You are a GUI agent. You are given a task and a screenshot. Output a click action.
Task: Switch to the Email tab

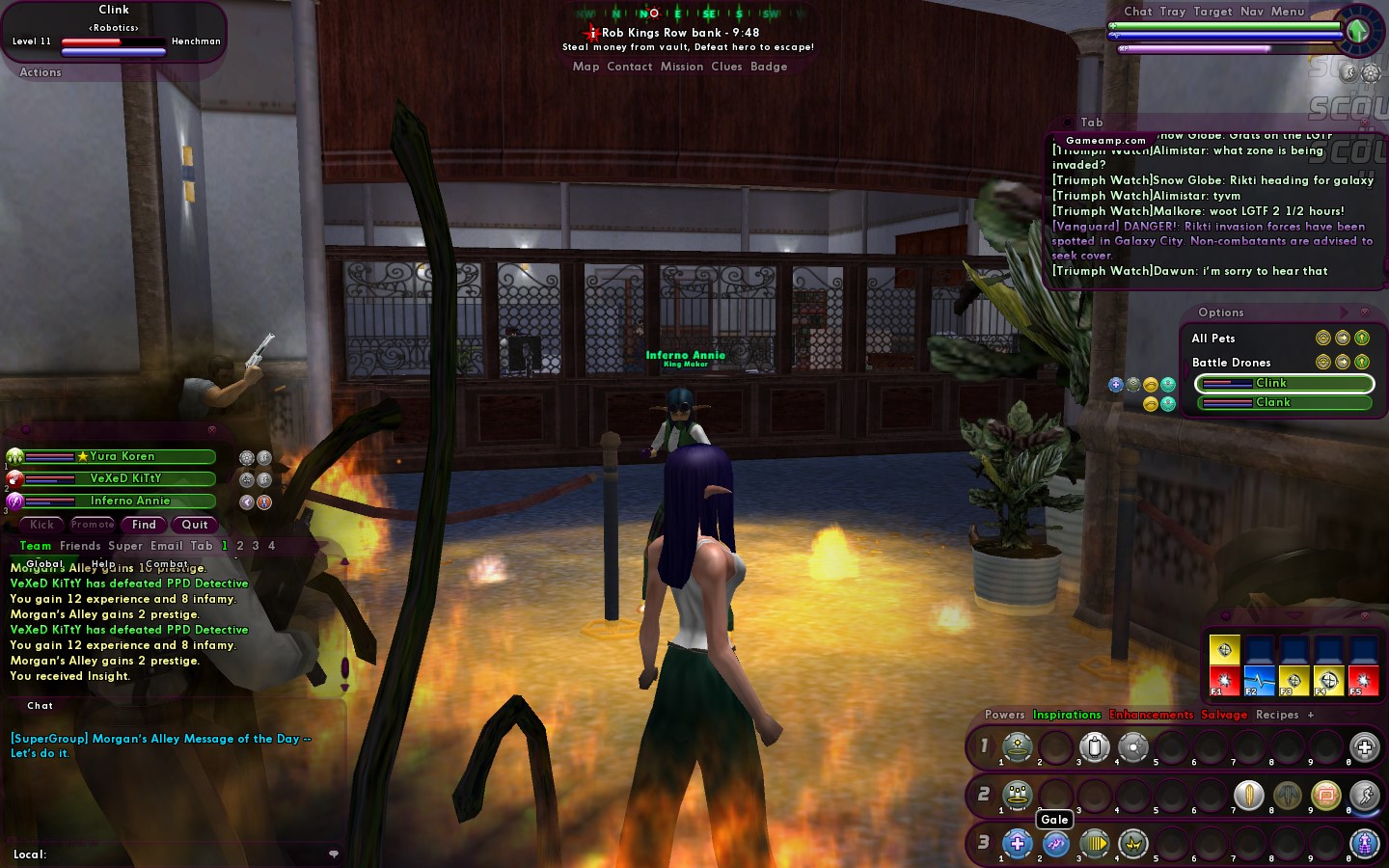point(167,546)
